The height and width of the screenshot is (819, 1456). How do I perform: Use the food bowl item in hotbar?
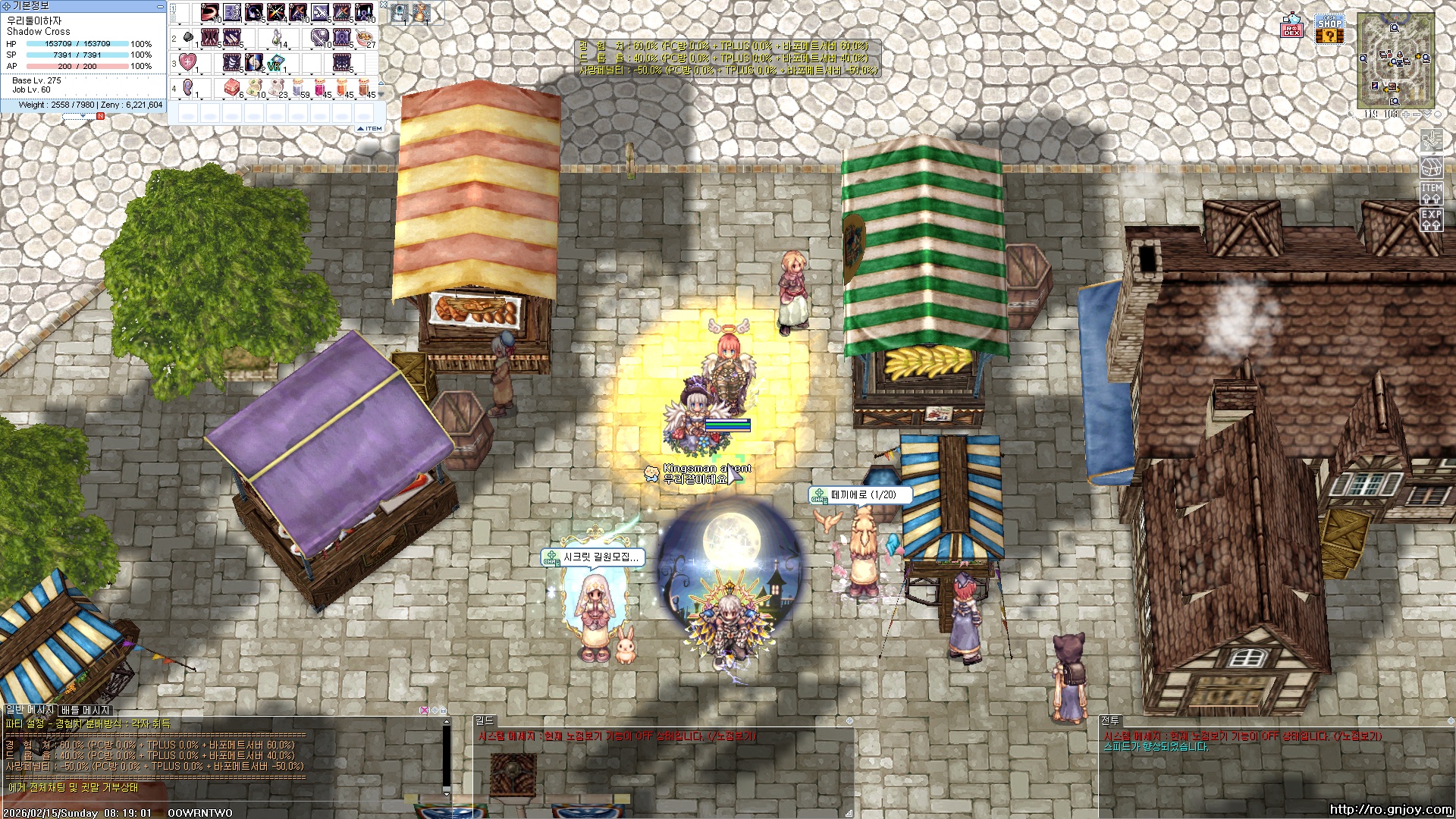(366, 38)
